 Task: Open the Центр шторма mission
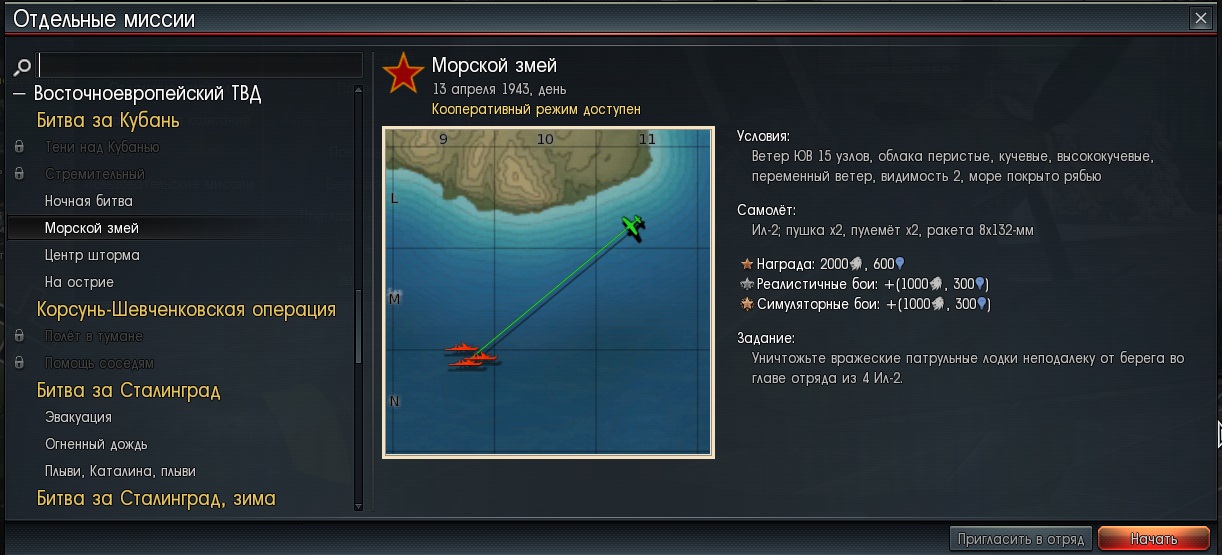(x=92, y=255)
